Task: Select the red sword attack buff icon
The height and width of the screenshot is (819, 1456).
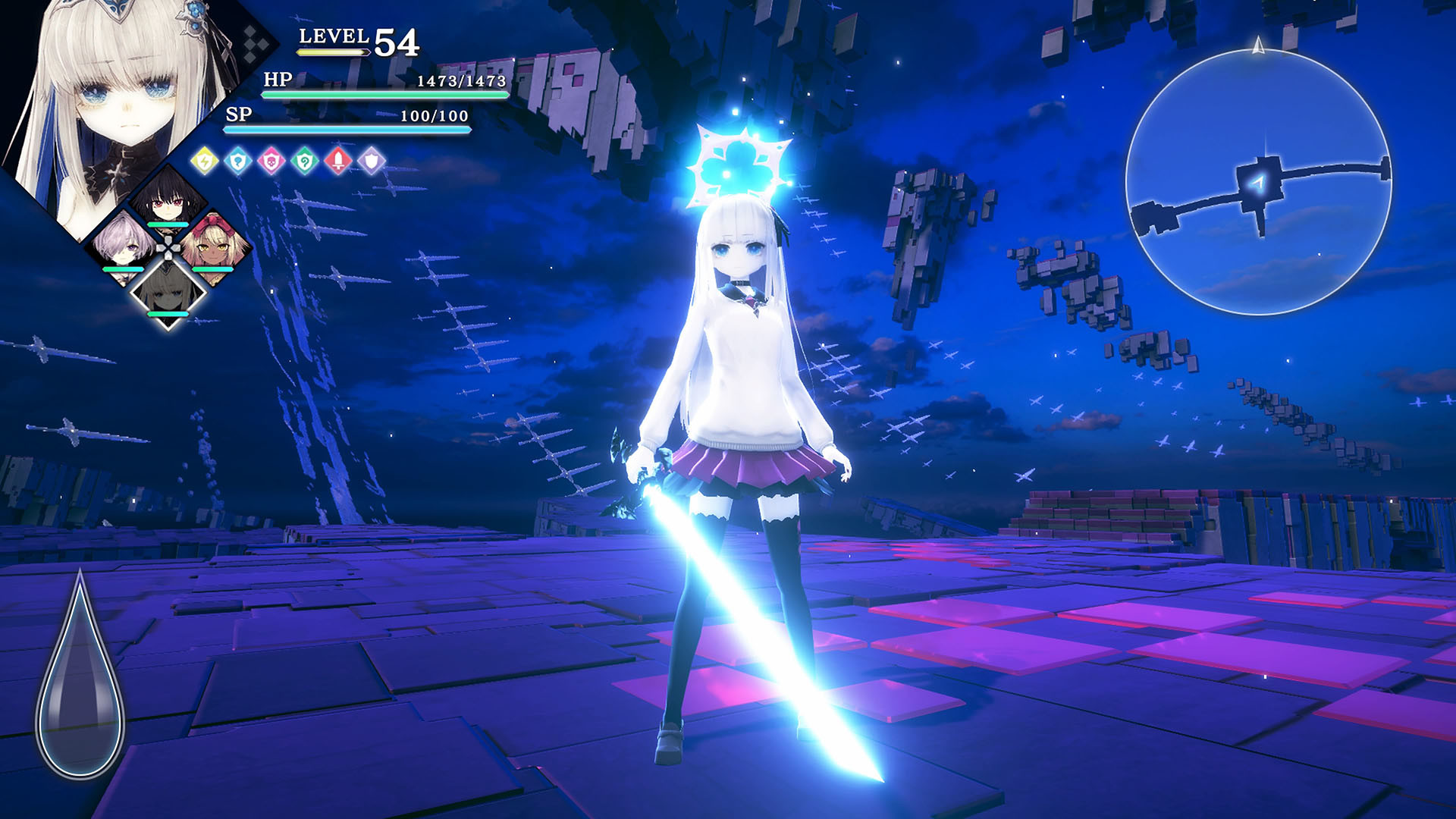Action: (x=337, y=161)
